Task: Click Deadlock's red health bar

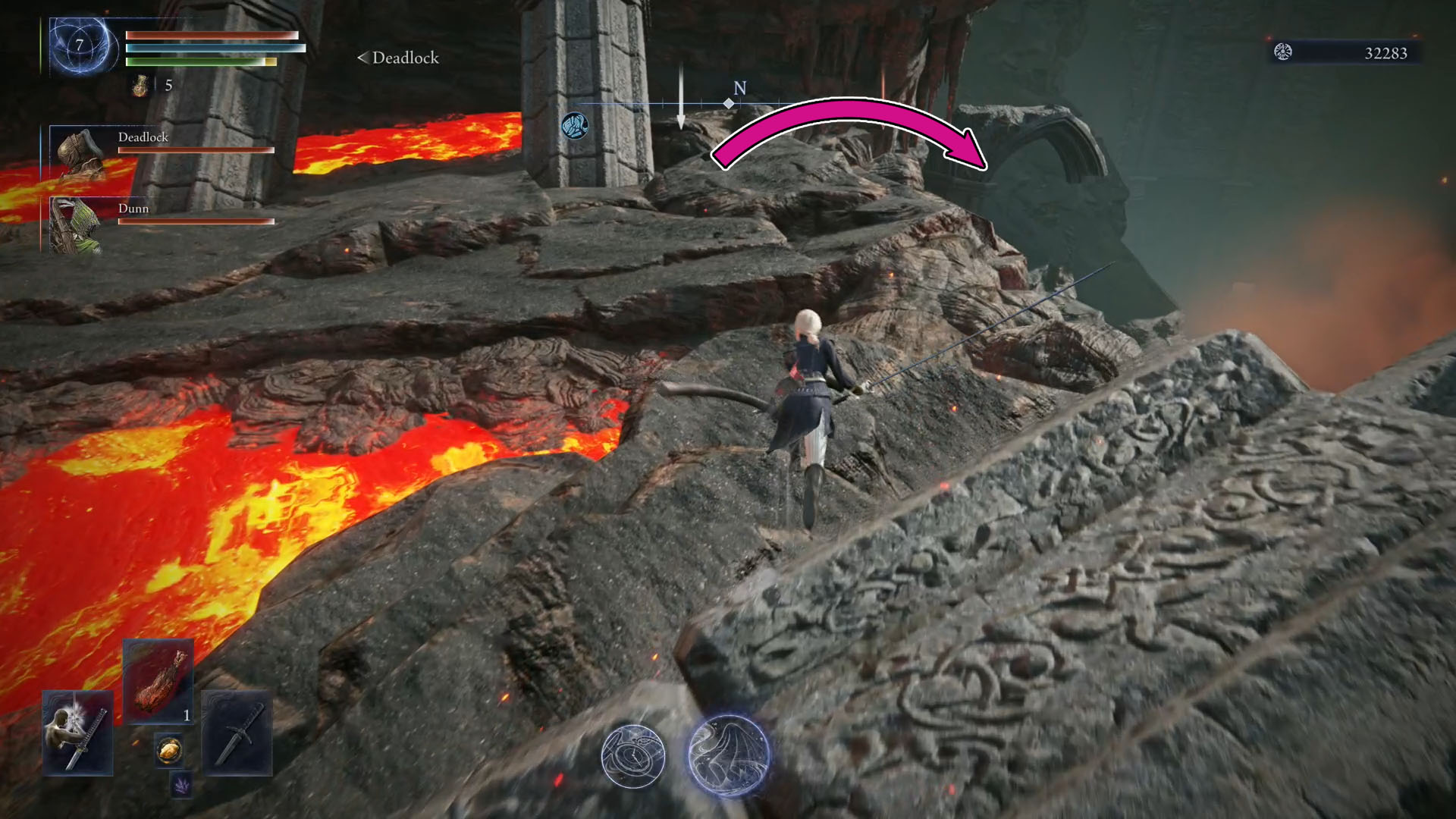Action: tap(195, 150)
